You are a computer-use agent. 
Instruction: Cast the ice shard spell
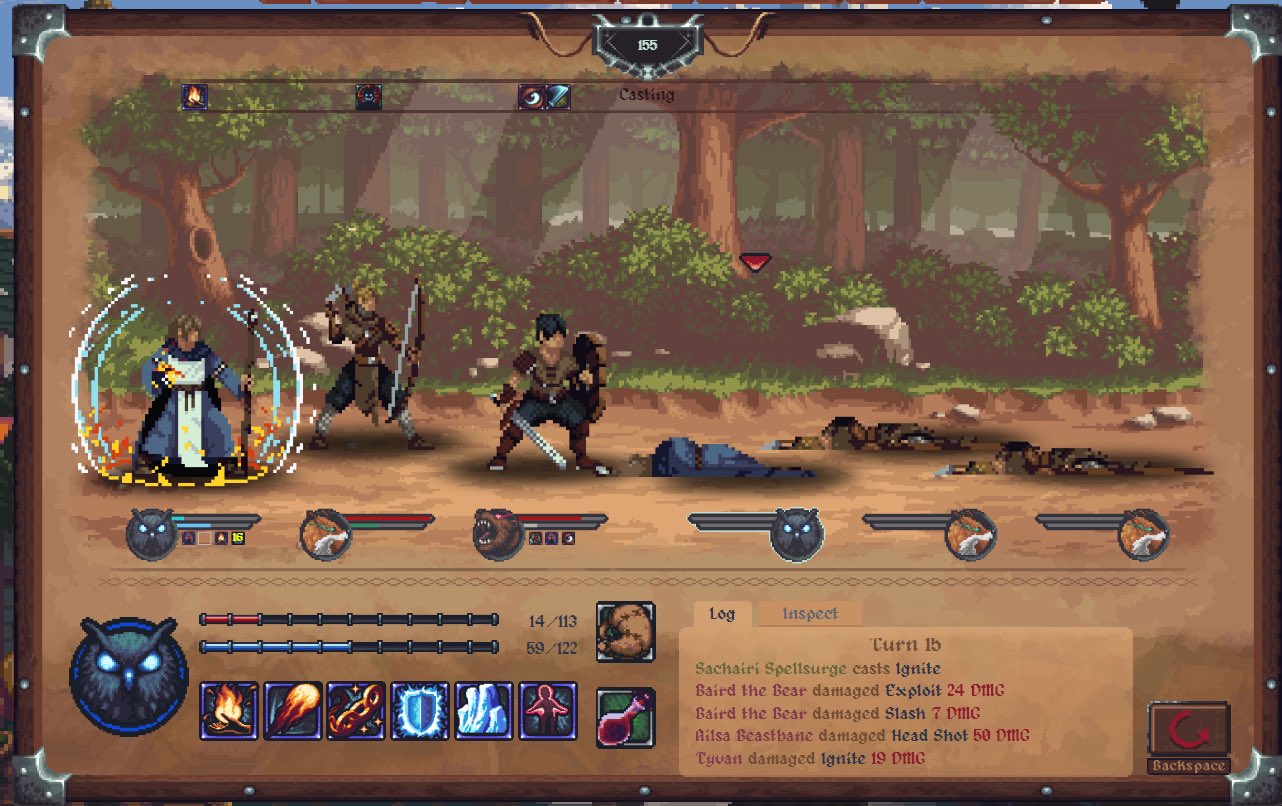(x=484, y=711)
